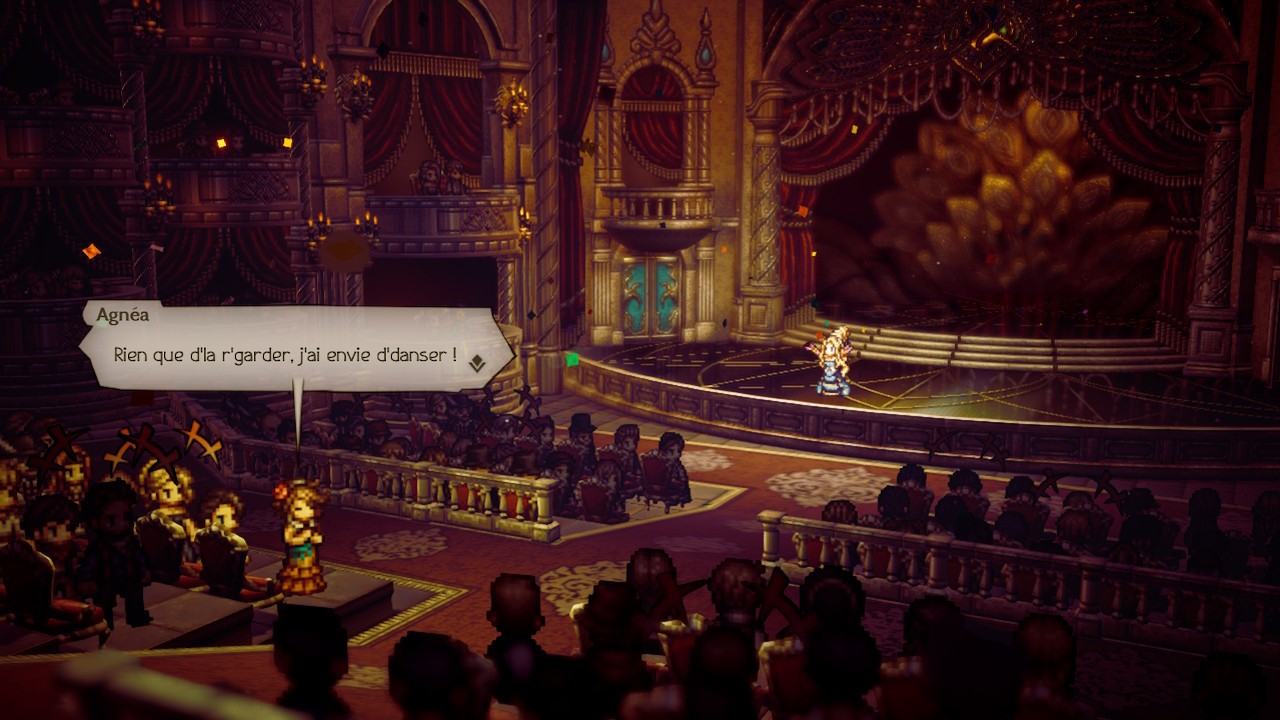The height and width of the screenshot is (720, 1280).
Task: Advance dialogue with the diamond continue arrow
Action: tap(477, 363)
